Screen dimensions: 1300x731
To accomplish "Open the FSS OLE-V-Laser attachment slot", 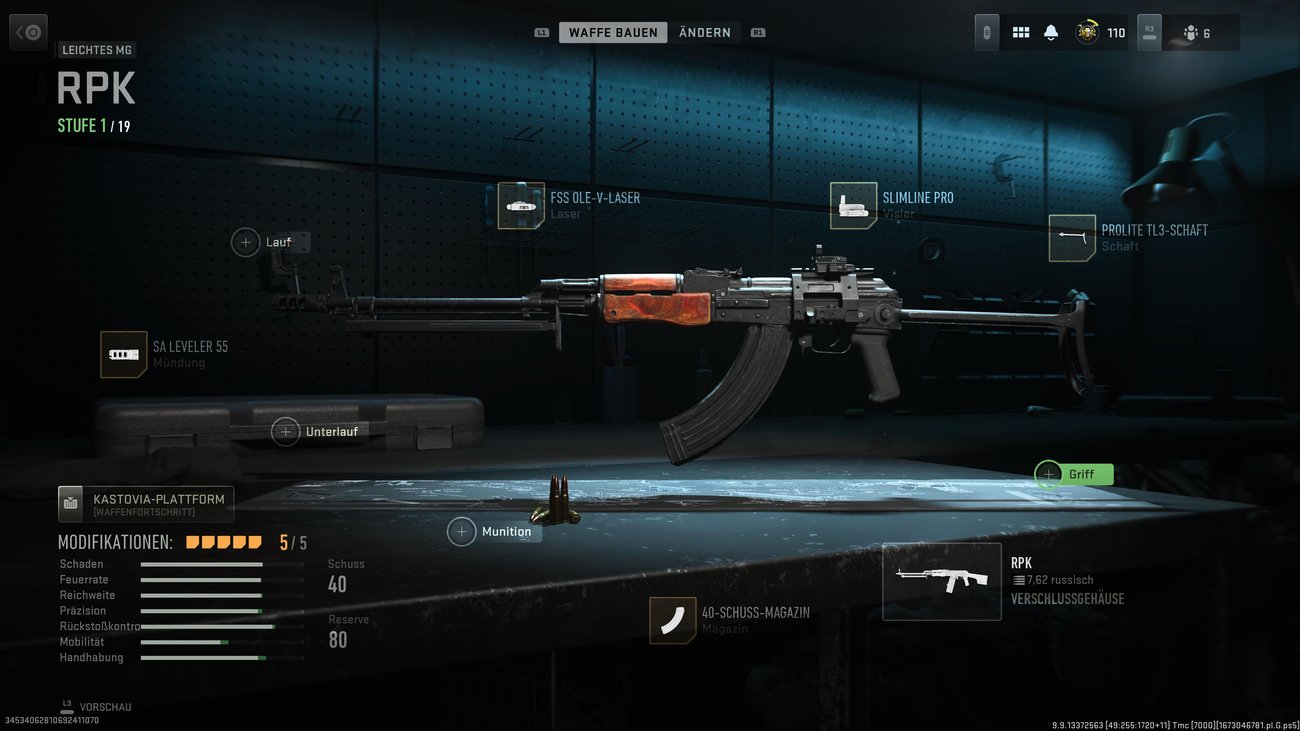I will (521, 205).
